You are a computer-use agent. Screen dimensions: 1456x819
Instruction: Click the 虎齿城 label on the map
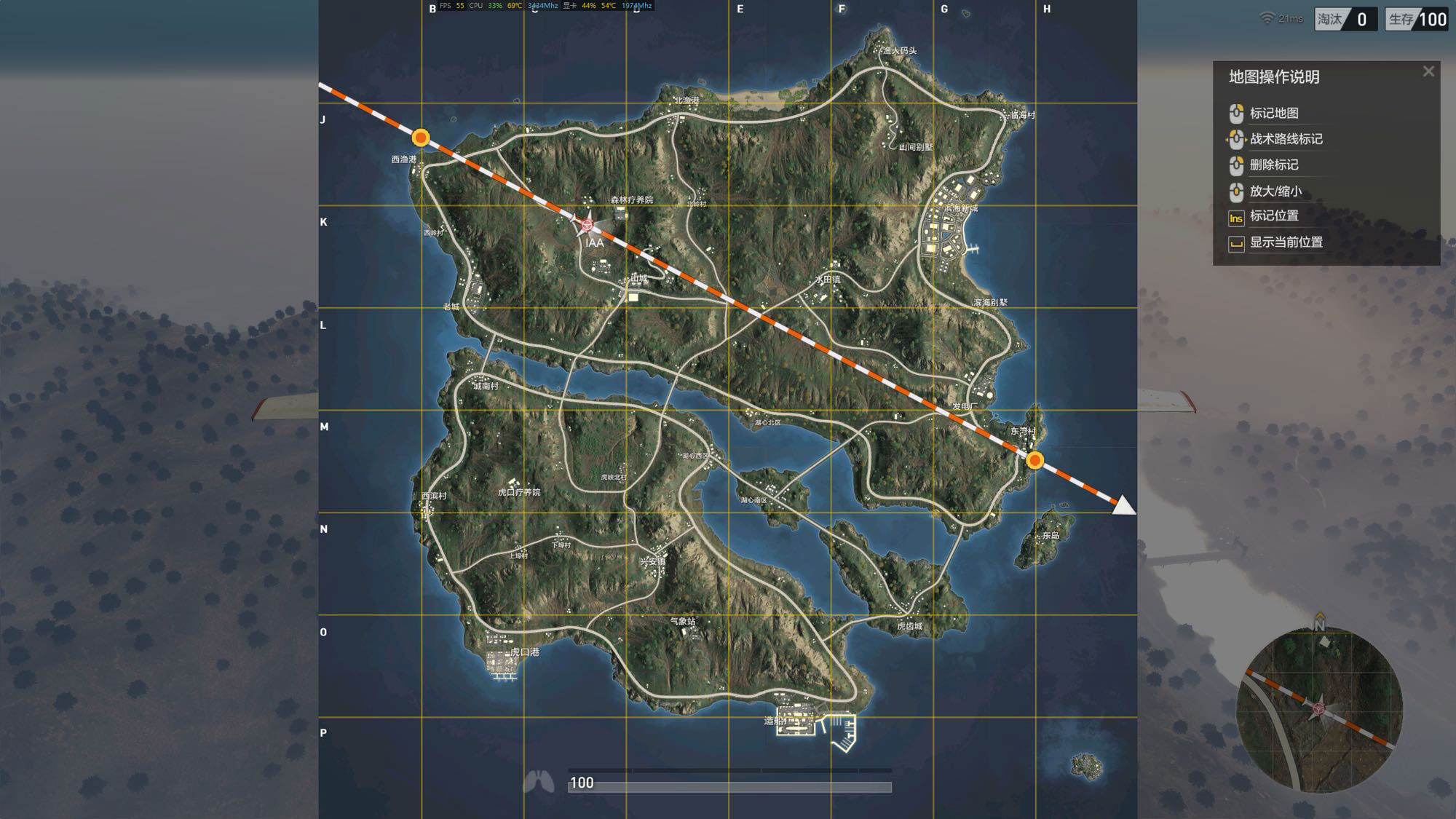click(x=909, y=626)
